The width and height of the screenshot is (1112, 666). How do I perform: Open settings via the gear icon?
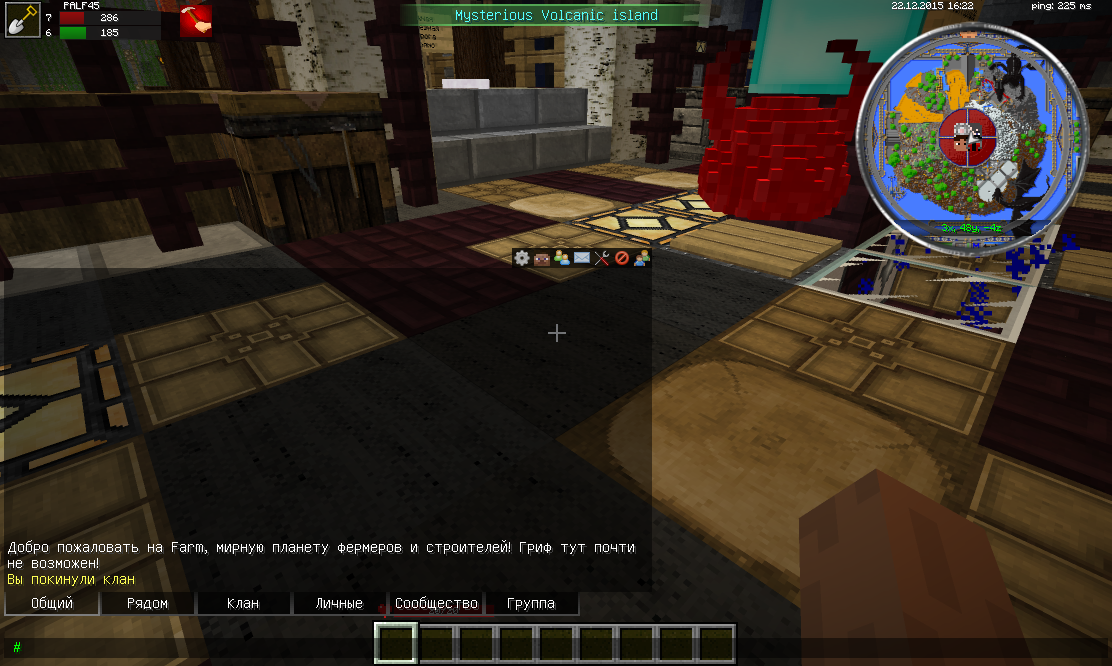[521, 258]
